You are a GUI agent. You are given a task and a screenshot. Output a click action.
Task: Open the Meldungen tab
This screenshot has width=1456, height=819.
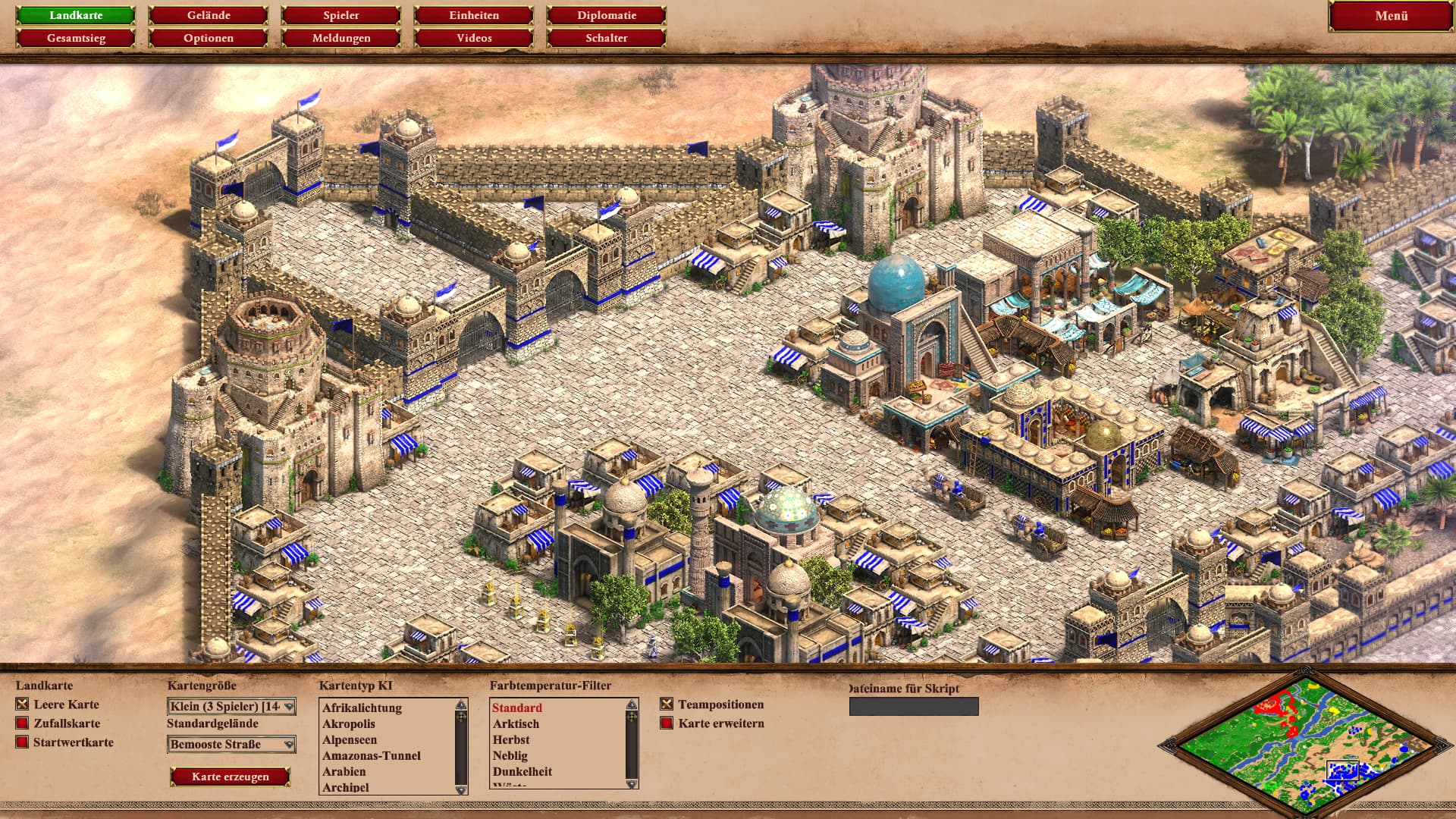(341, 38)
